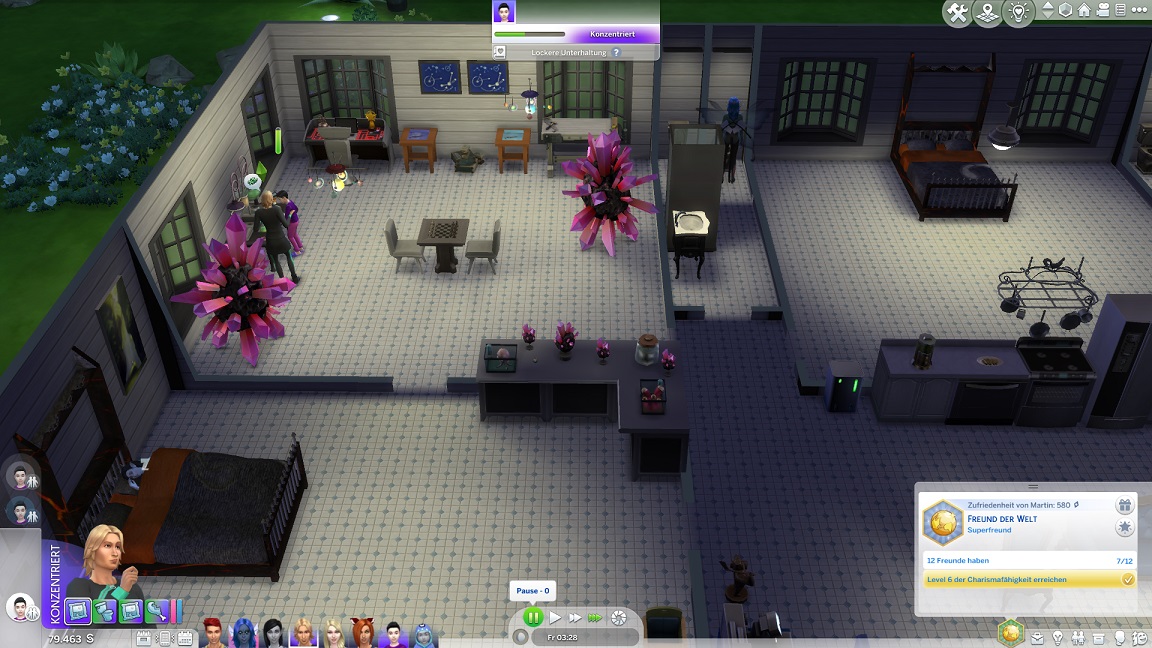Open the three-dots game options menu
The width and height of the screenshot is (1152, 648).
click(x=1139, y=11)
